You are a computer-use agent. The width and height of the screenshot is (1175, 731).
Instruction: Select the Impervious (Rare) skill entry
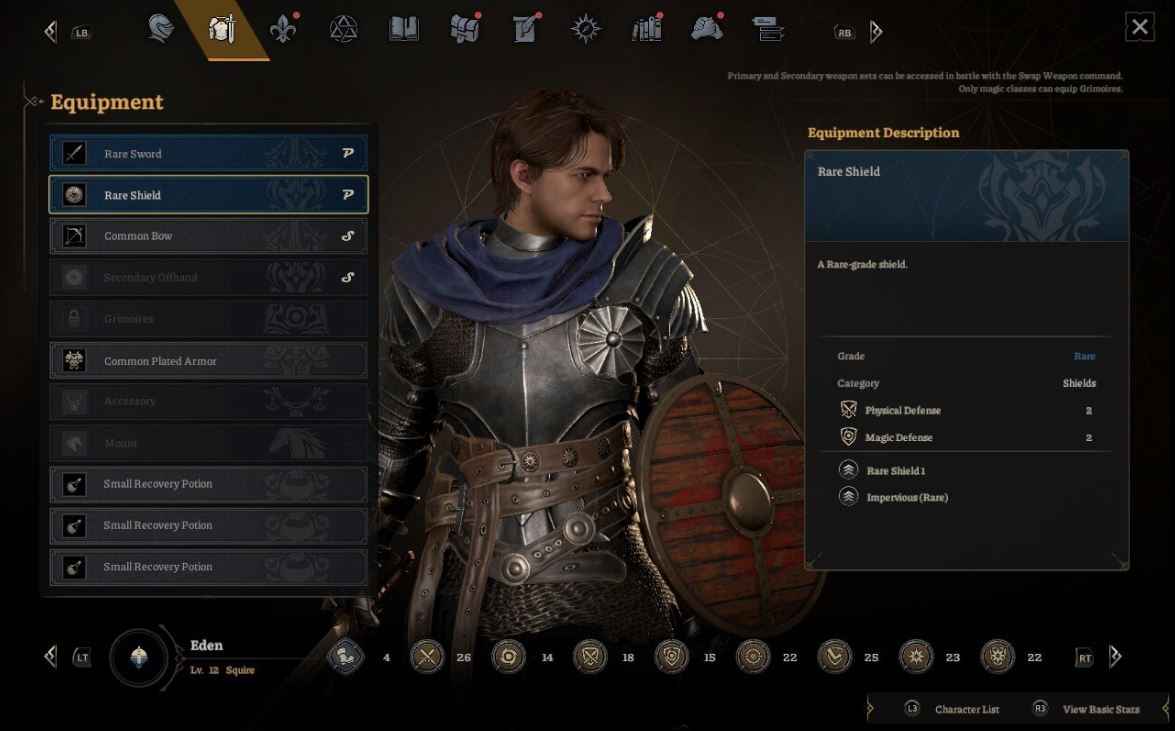(x=906, y=497)
